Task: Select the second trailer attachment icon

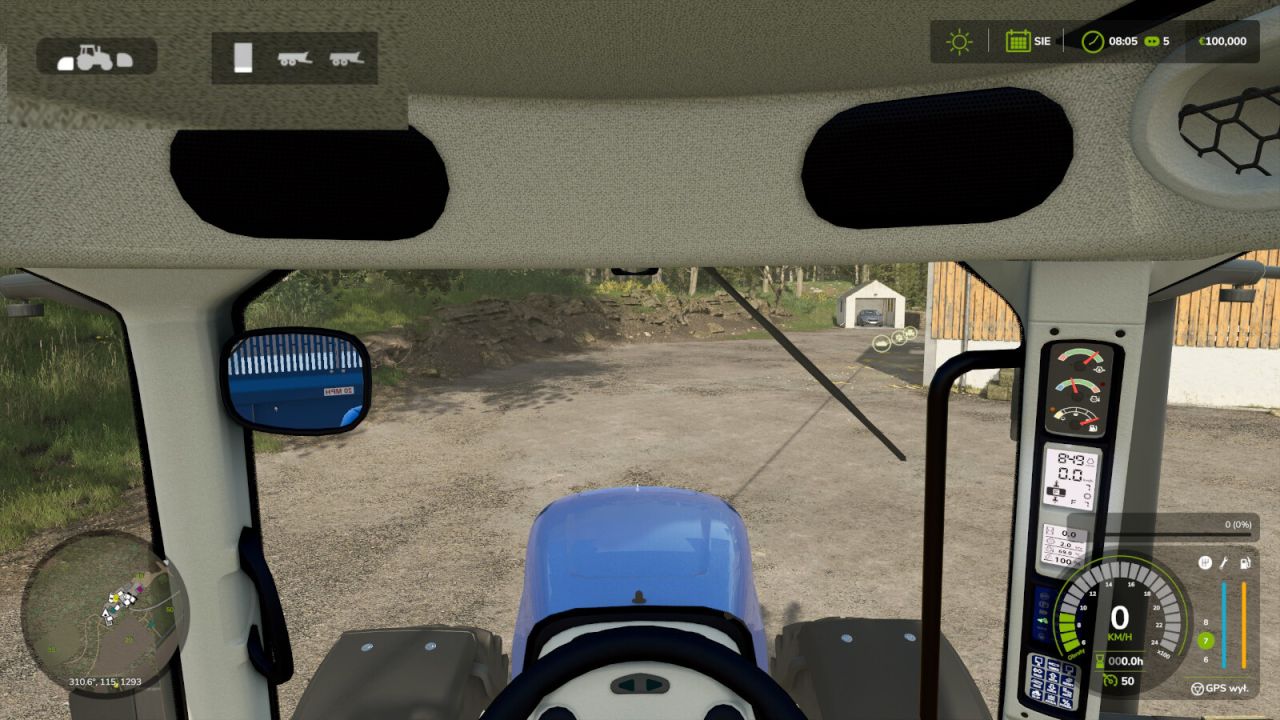Action: click(345, 60)
